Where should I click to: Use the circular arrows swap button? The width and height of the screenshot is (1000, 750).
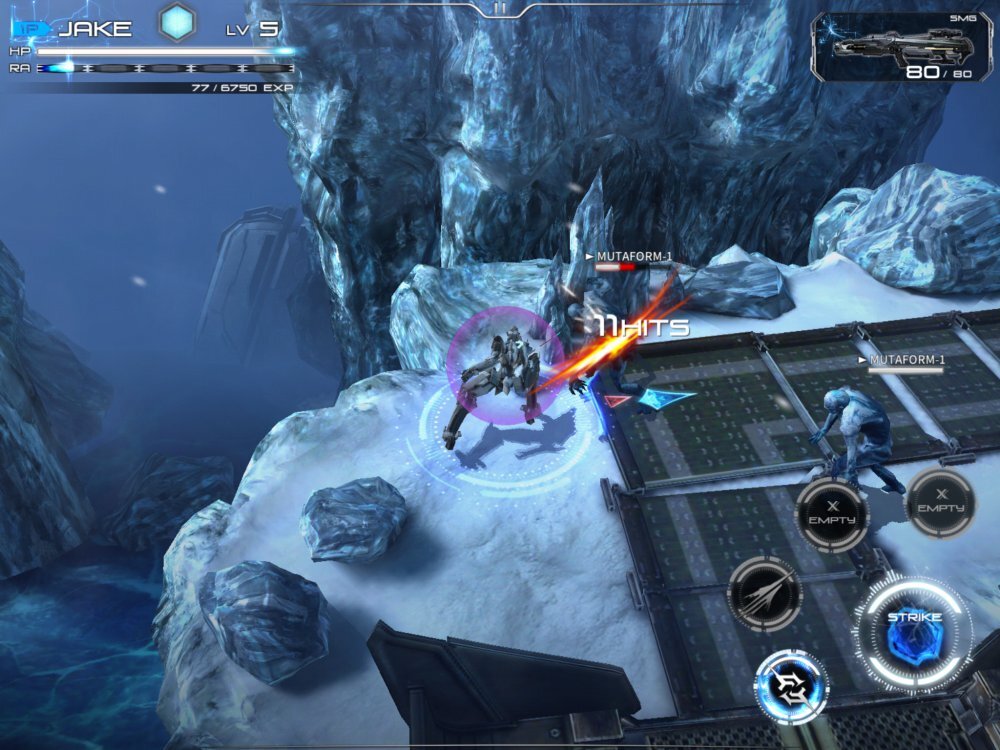click(791, 686)
